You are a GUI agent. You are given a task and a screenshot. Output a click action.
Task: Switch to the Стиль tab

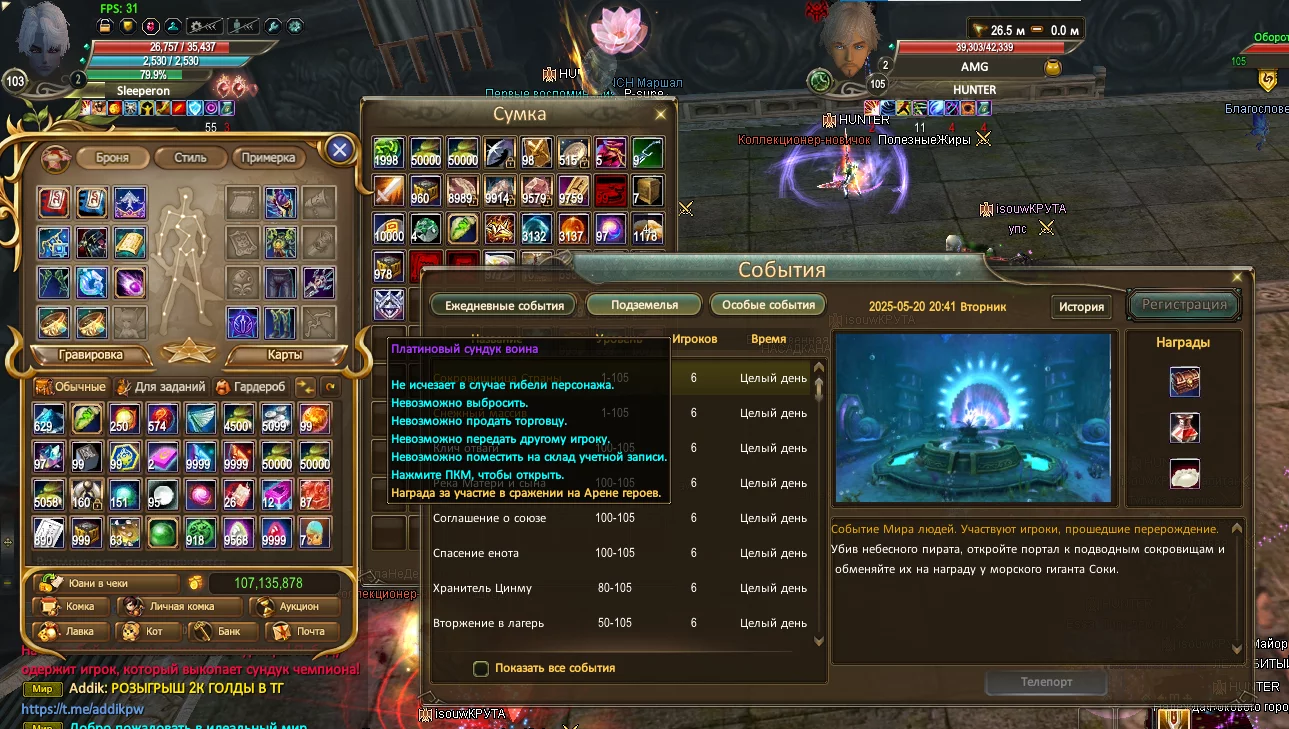(x=190, y=158)
